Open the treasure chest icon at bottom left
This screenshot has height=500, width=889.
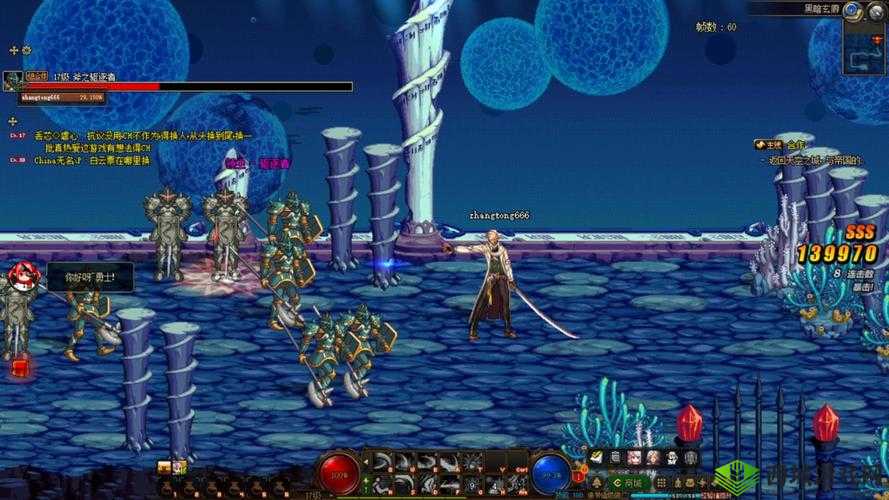tap(164, 467)
